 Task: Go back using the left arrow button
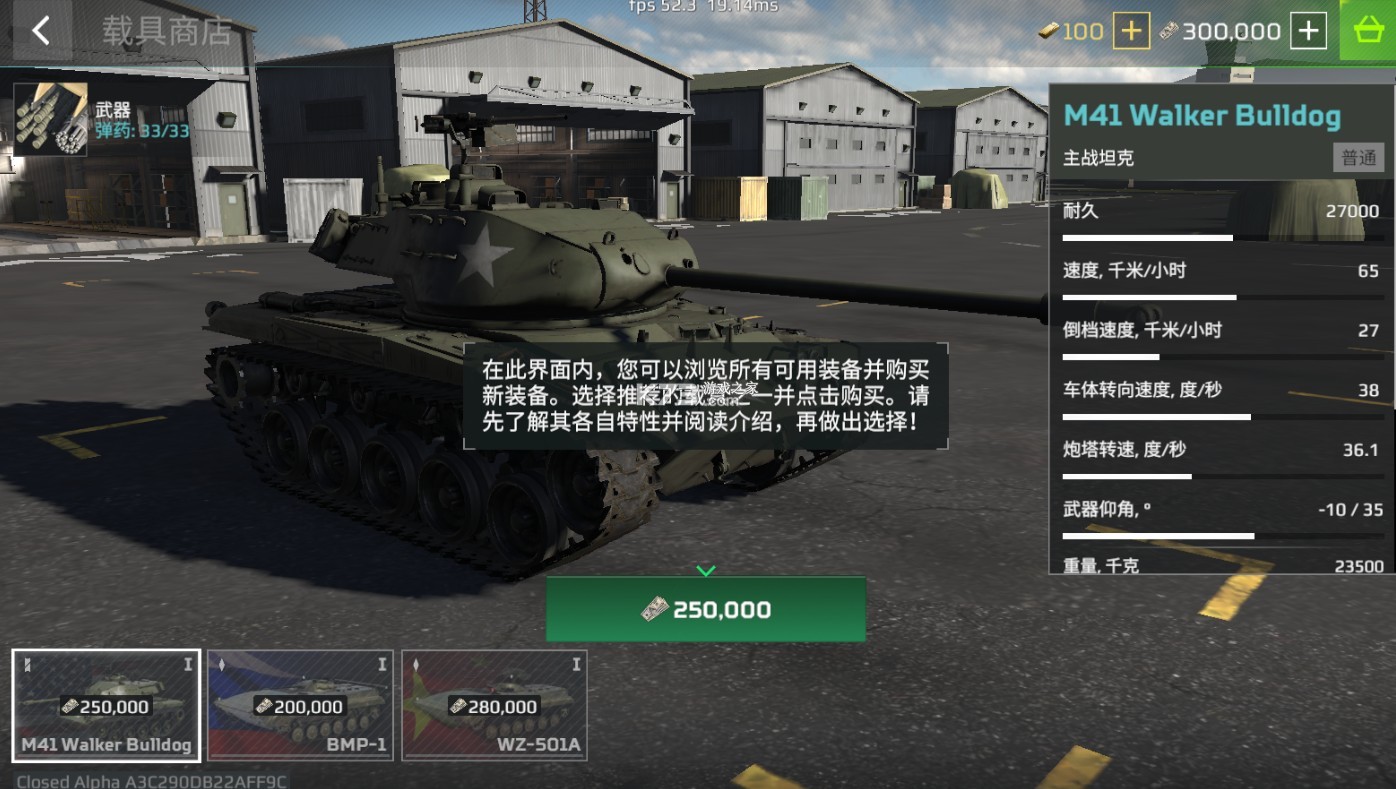pyautogui.click(x=40, y=31)
